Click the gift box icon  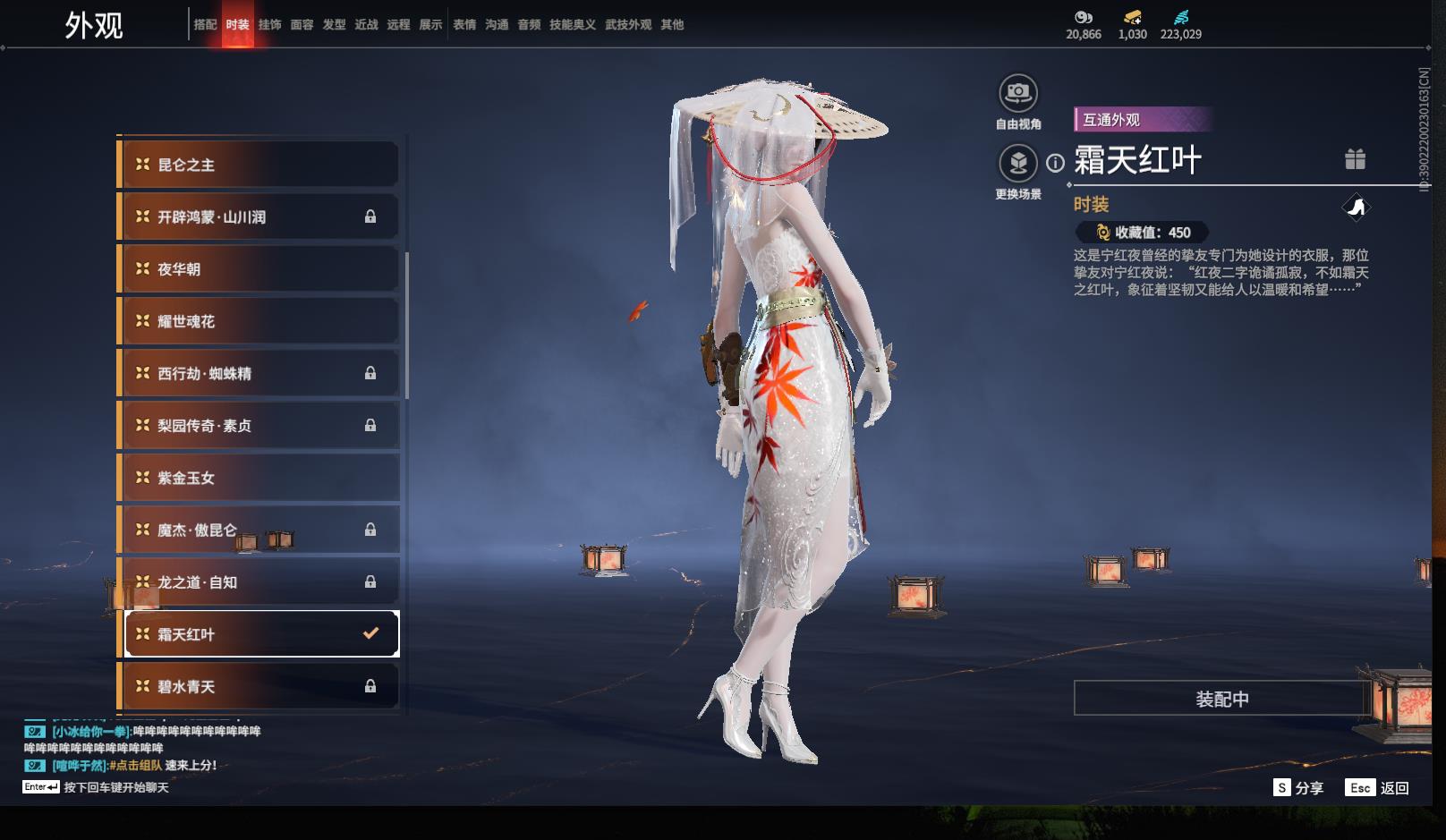[x=1355, y=159]
